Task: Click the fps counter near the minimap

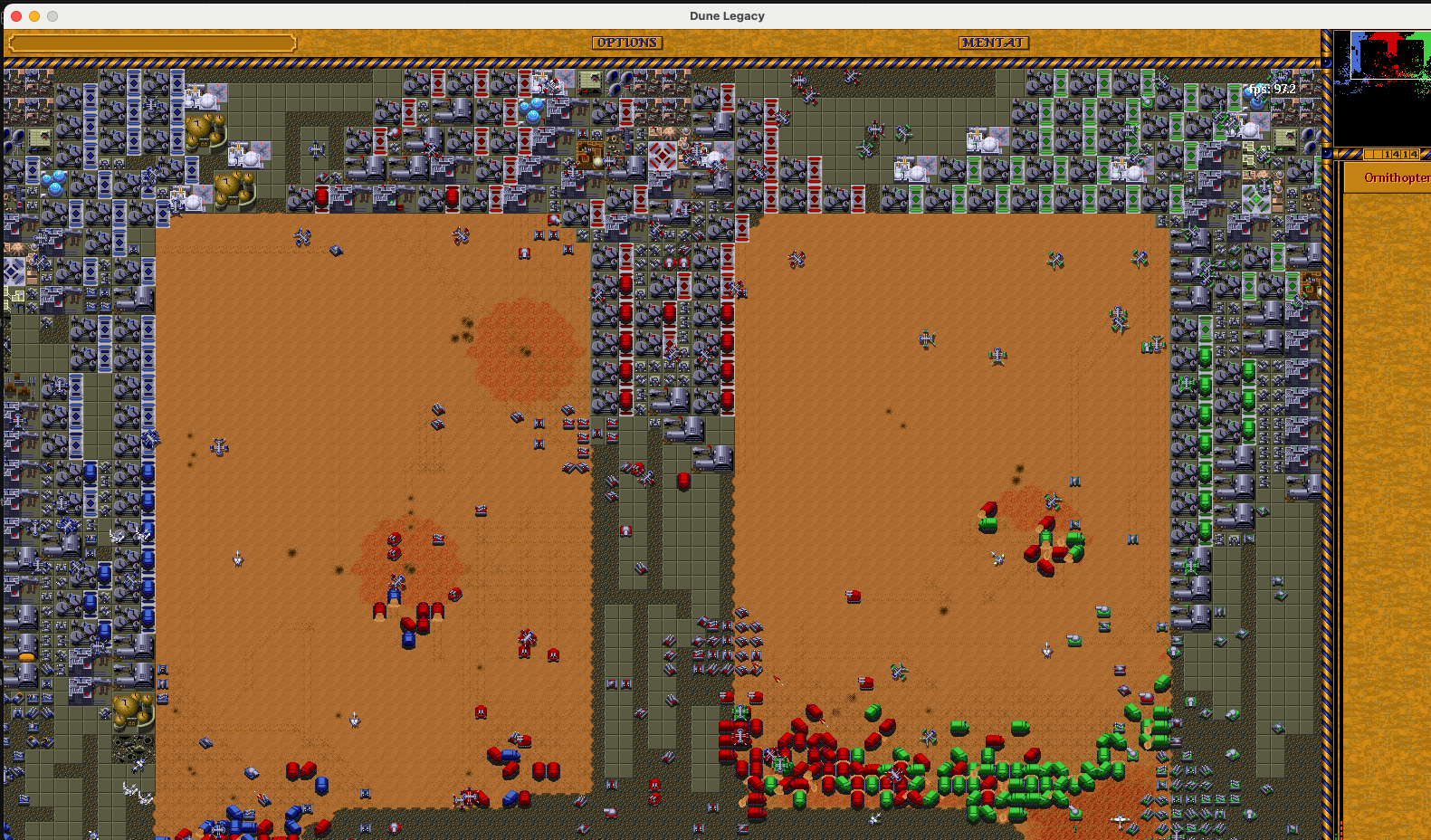Action: point(1271,91)
